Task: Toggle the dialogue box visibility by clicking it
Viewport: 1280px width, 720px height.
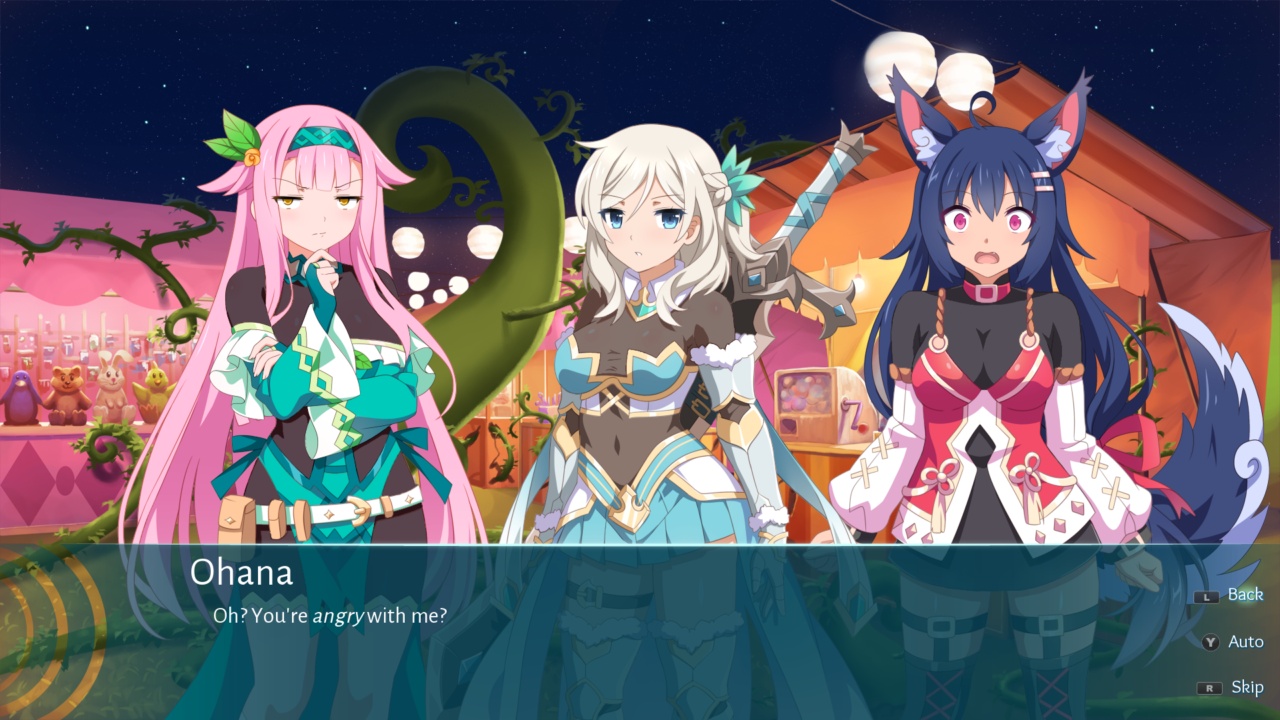Action: pyautogui.click(x=640, y=640)
